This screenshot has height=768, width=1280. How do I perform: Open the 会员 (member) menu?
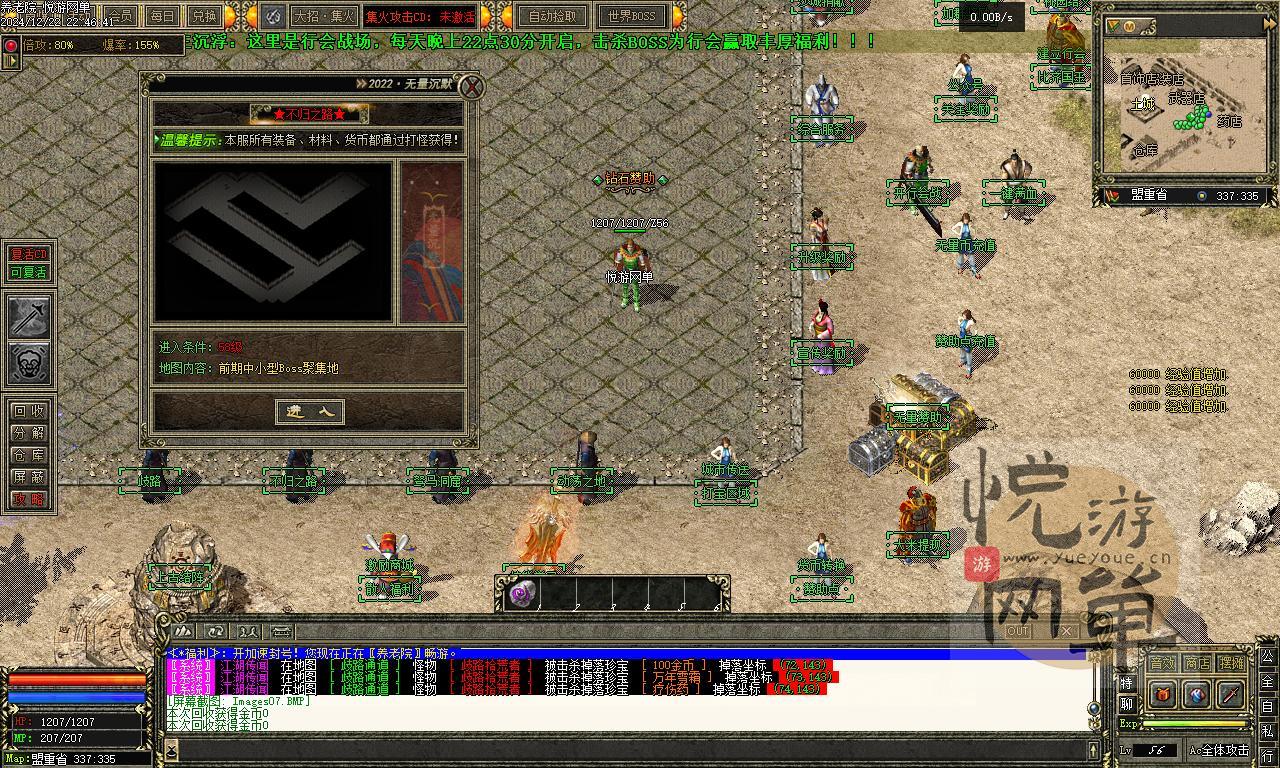pyautogui.click(x=121, y=16)
